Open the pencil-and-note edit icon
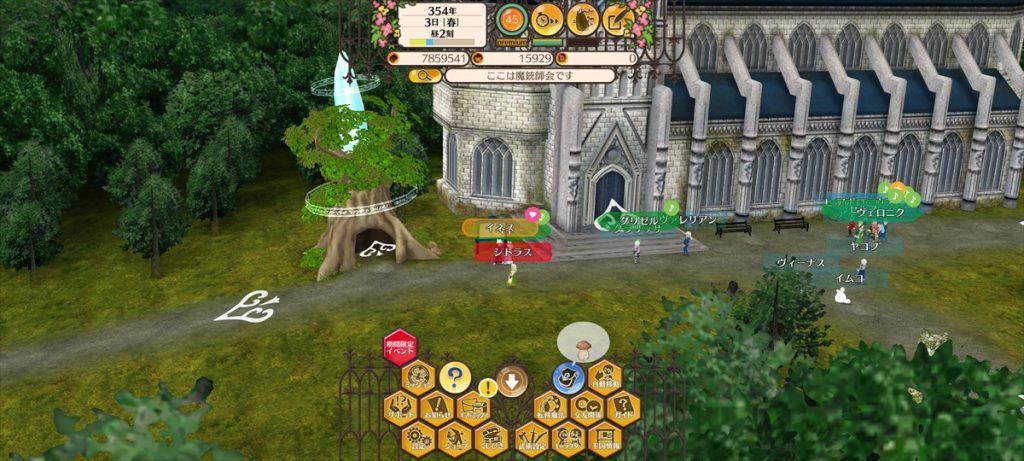Screen dimensions: 1024x461 617,17
